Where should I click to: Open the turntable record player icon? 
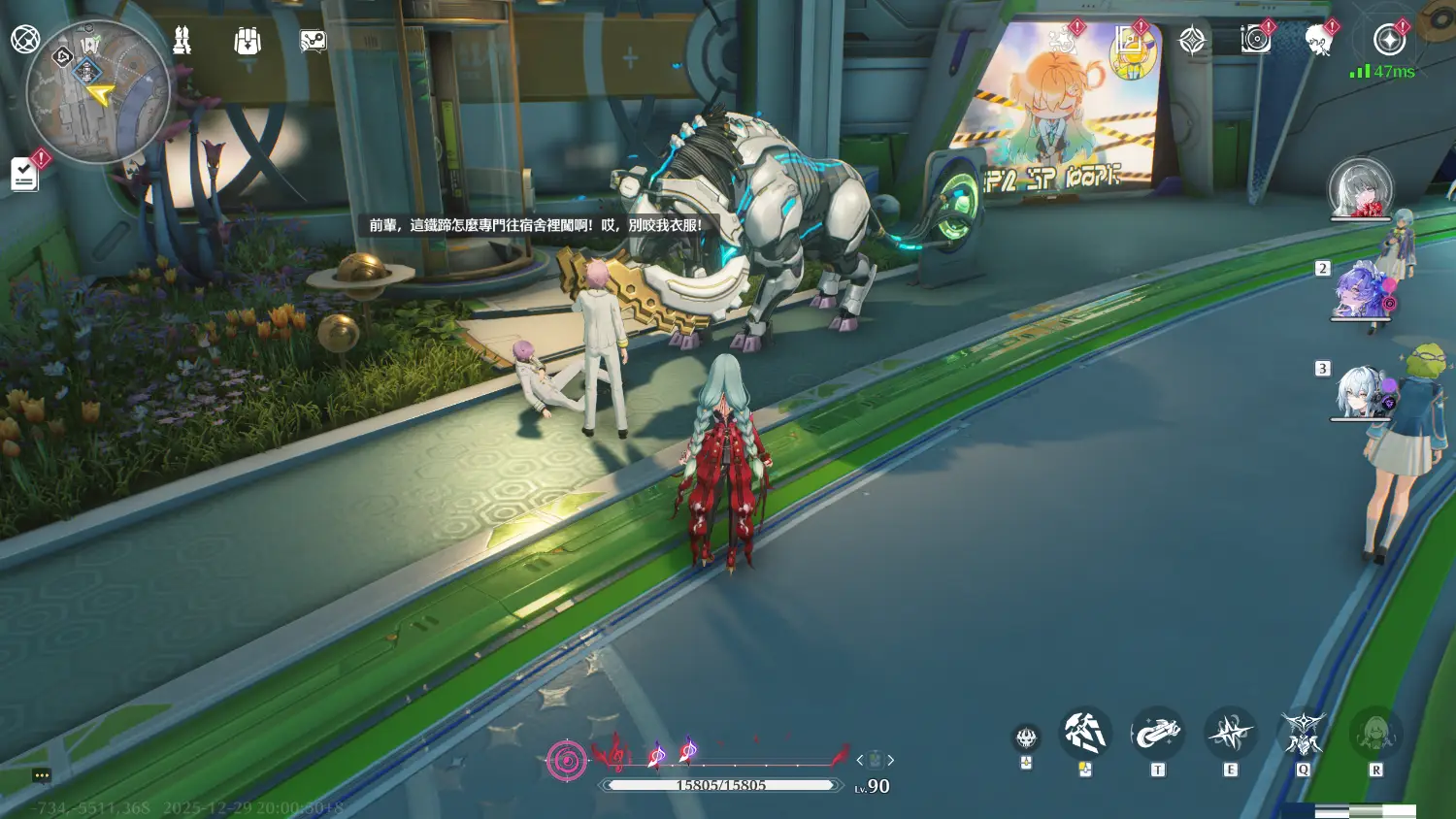[x=1255, y=39]
